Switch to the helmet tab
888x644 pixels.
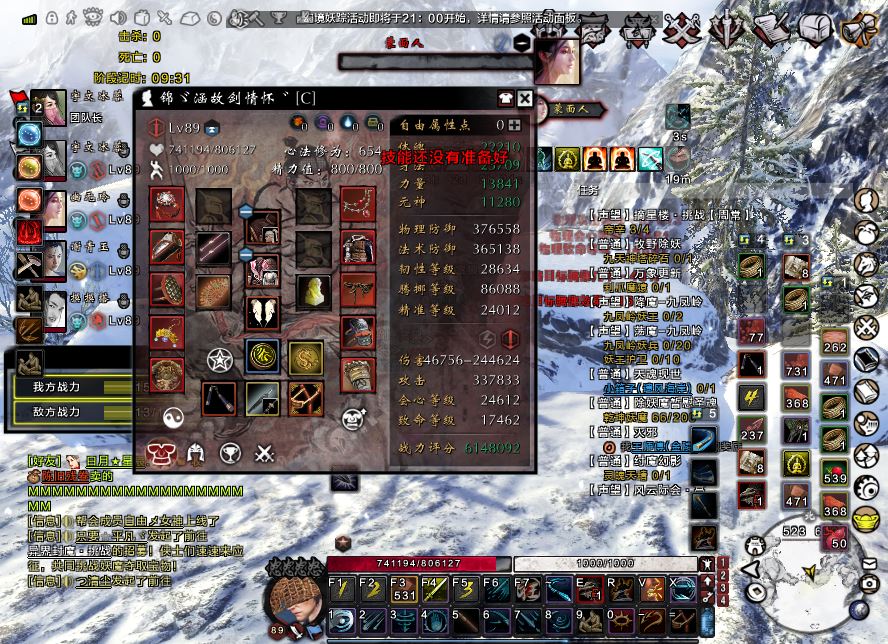[195, 455]
